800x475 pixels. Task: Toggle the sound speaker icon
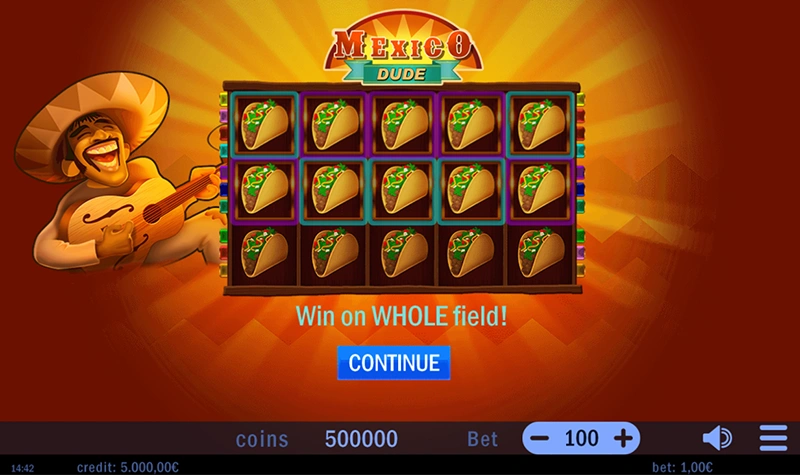(716, 438)
